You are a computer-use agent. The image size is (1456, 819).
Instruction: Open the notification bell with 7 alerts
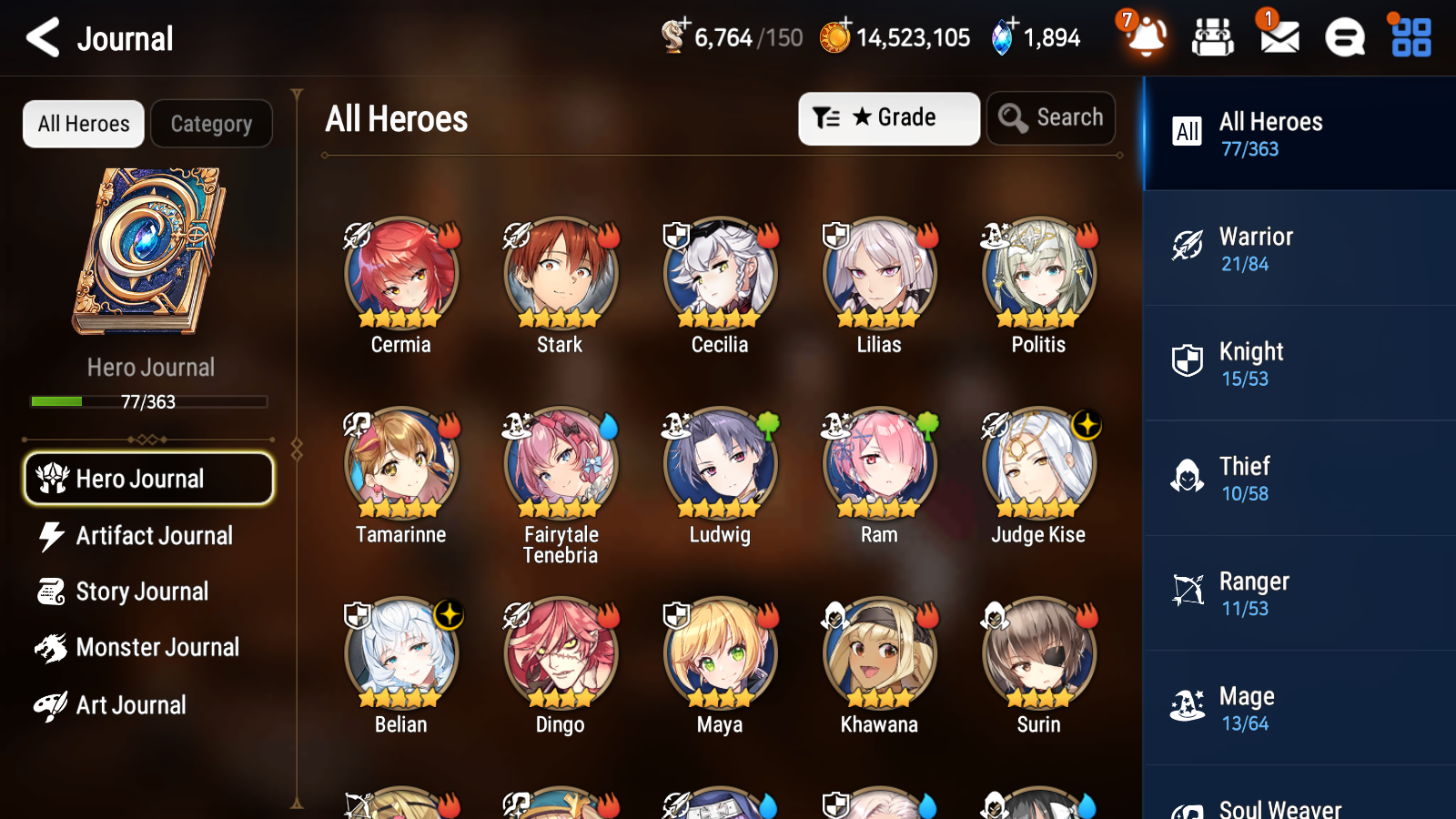click(x=1146, y=37)
